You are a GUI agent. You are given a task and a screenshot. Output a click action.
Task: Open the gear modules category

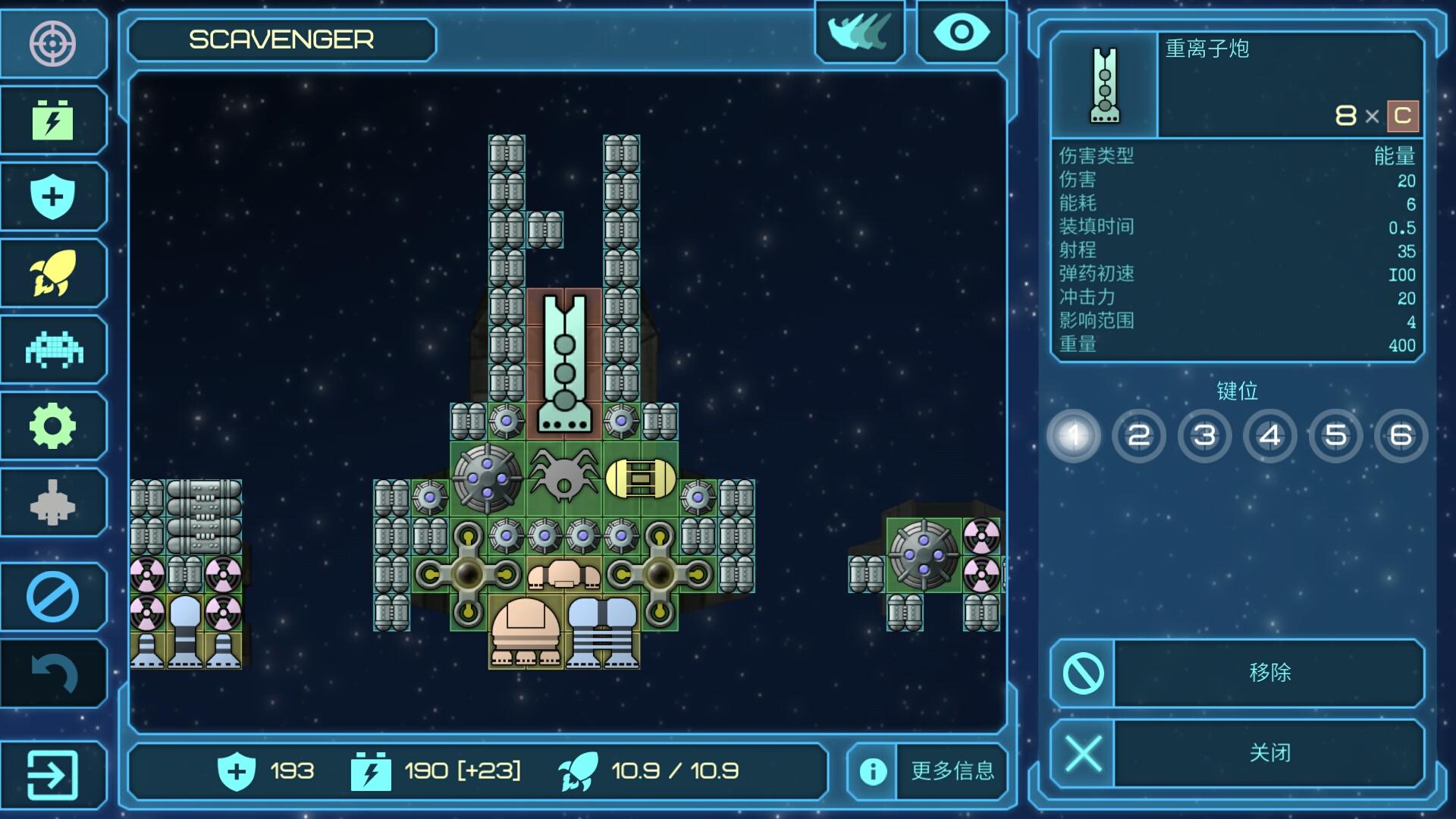(x=52, y=425)
